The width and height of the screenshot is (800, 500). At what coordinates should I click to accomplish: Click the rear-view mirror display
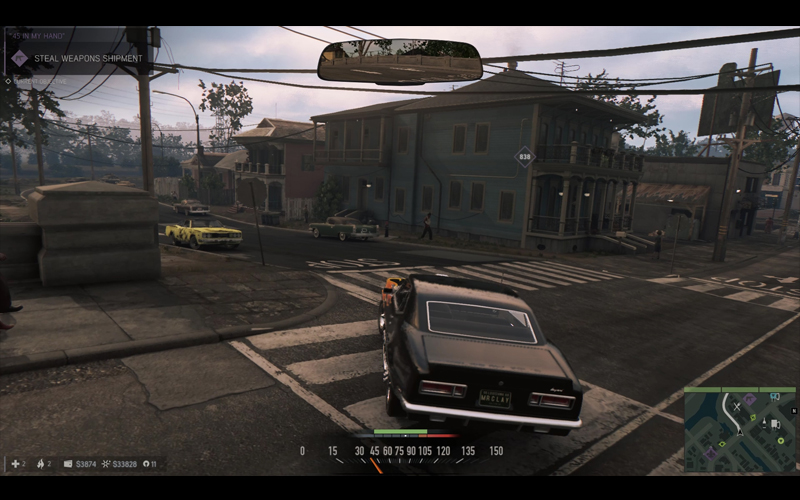pos(400,61)
